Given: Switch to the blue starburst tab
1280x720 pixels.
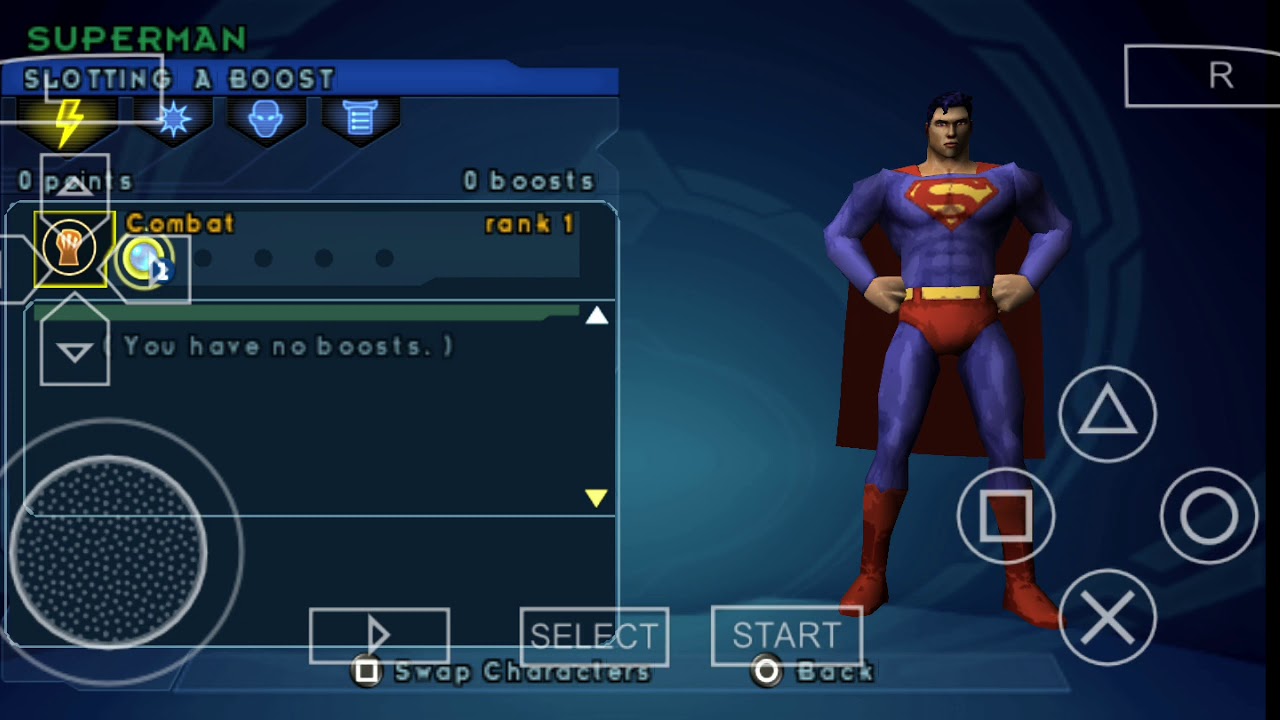Looking at the screenshot, I should pyautogui.click(x=174, y=121).
